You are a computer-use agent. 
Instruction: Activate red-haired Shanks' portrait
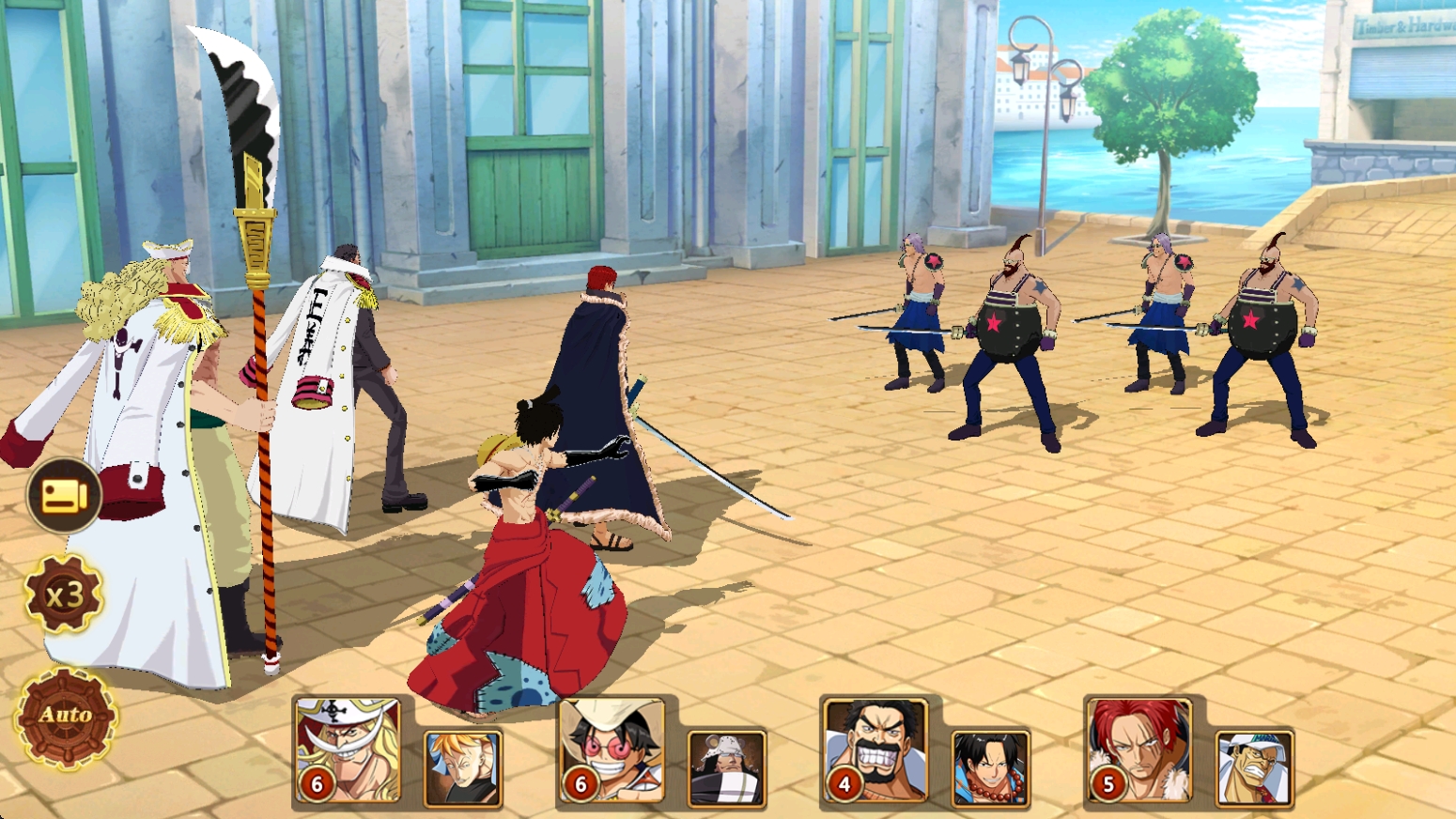click(x=1138, y=750)
